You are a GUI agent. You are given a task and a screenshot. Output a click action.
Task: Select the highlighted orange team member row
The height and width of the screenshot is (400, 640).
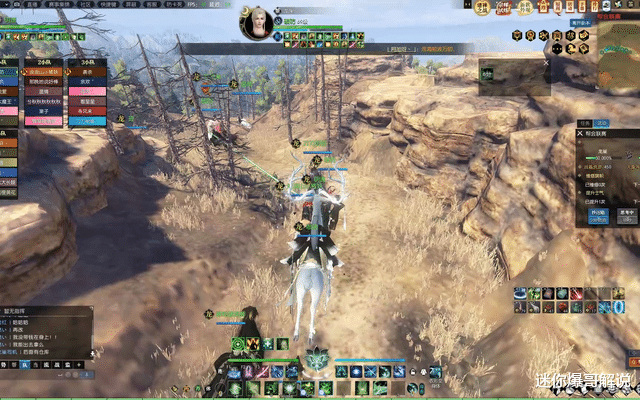point(44,72)
